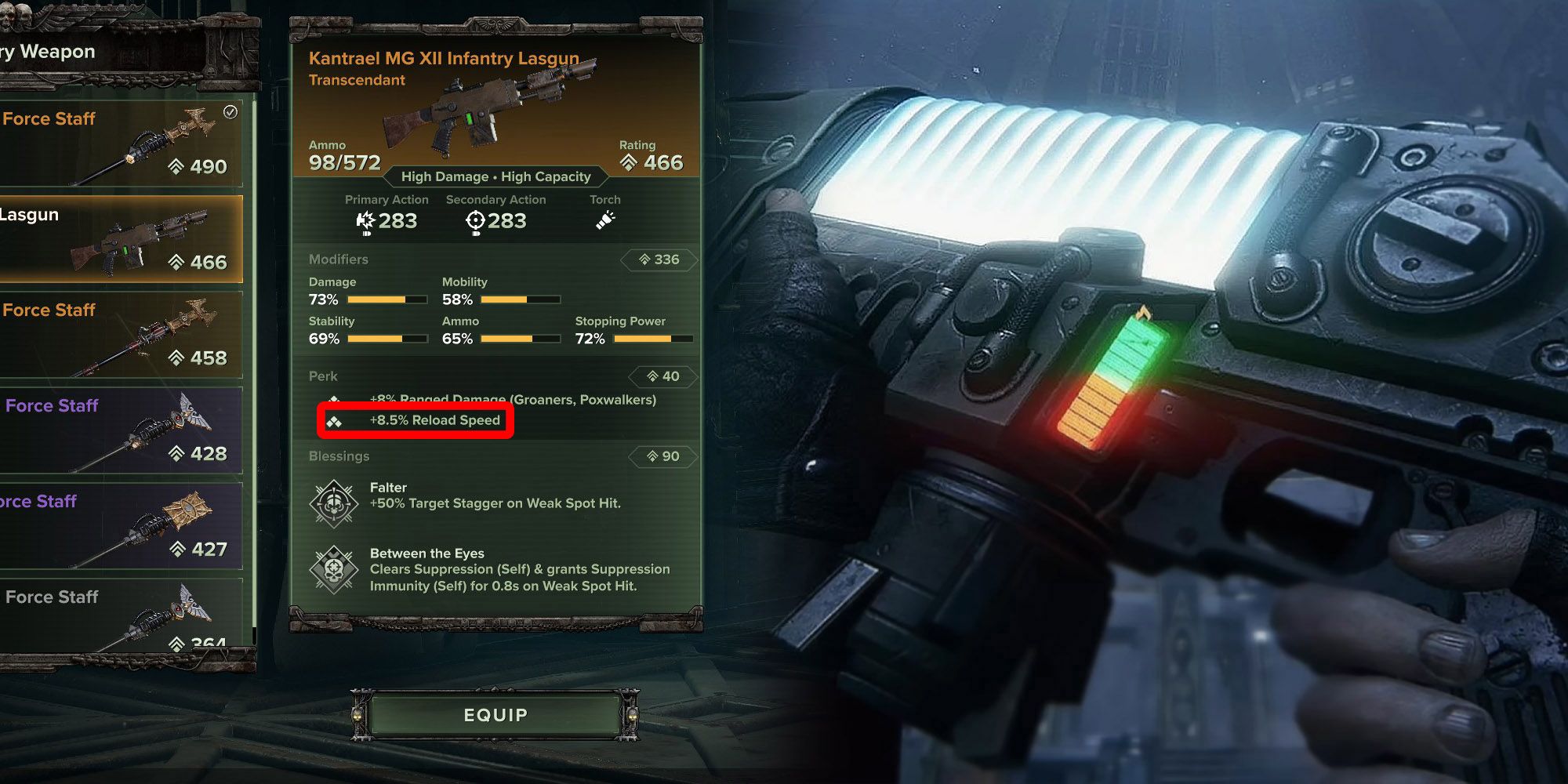
Task: Toggle the equipped checkmark on the 490 Force Staff
Action: pos(230,112)
